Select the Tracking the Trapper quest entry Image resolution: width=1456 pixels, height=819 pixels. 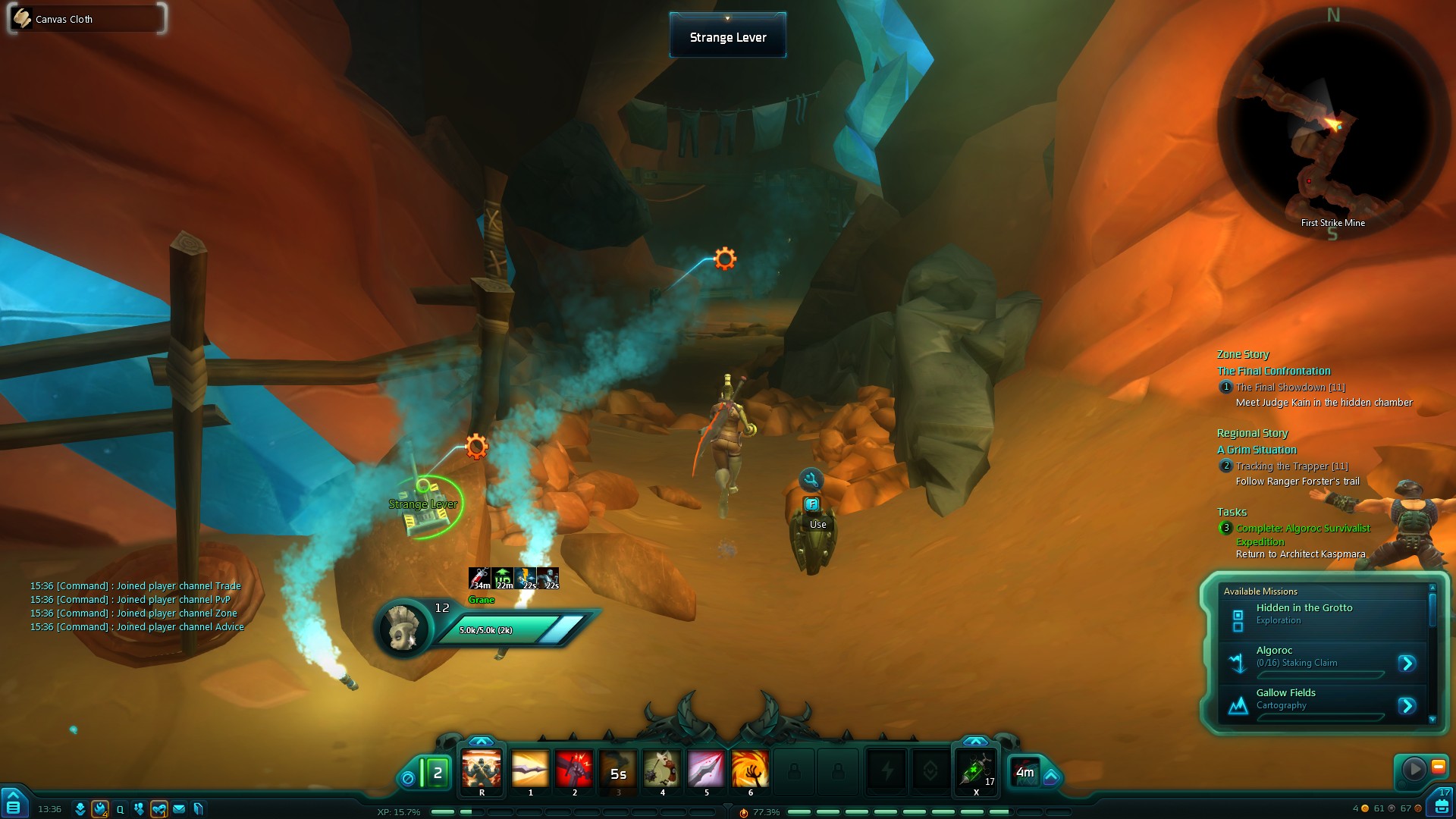(1291, 466)
